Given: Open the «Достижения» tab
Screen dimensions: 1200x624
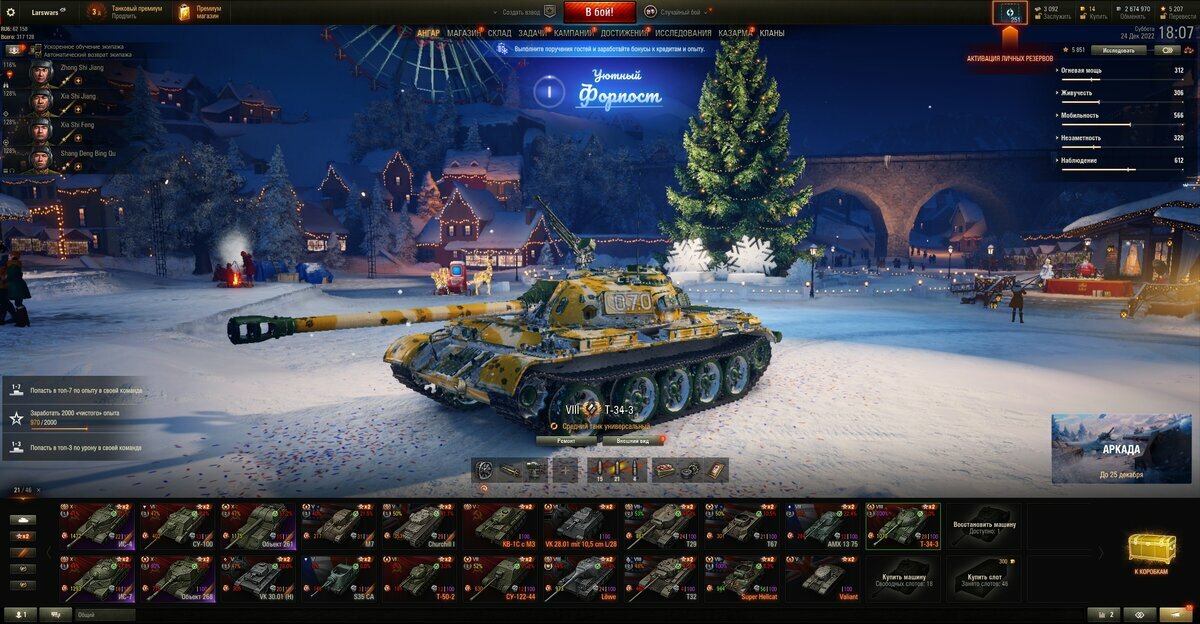Looking at the screenshot, I should pyautogui.click(x=624, y=33).
